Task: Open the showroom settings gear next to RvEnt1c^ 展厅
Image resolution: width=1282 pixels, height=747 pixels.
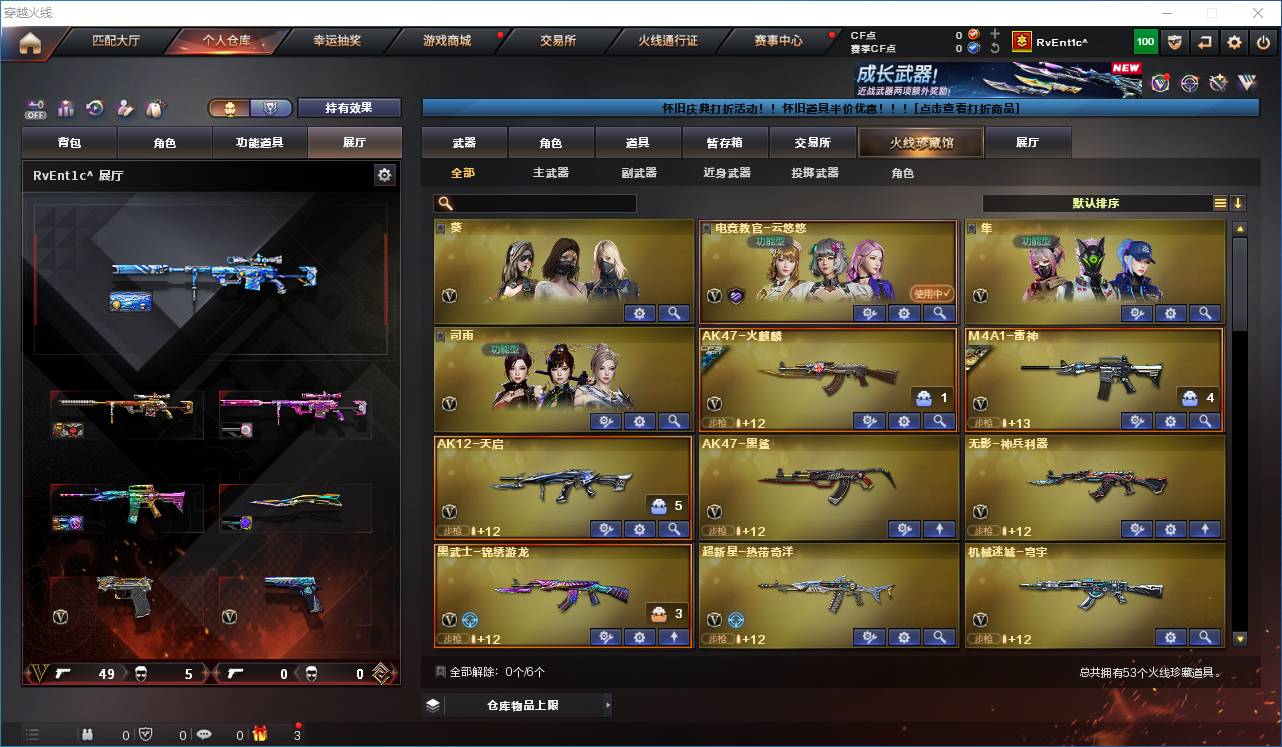Action: click(x=385, y=174)
